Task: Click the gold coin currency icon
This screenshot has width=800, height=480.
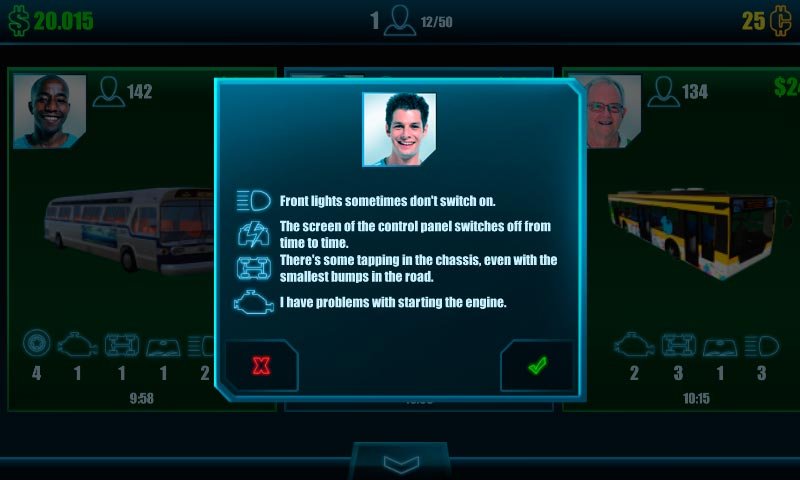Action: (x=780, y=21)
